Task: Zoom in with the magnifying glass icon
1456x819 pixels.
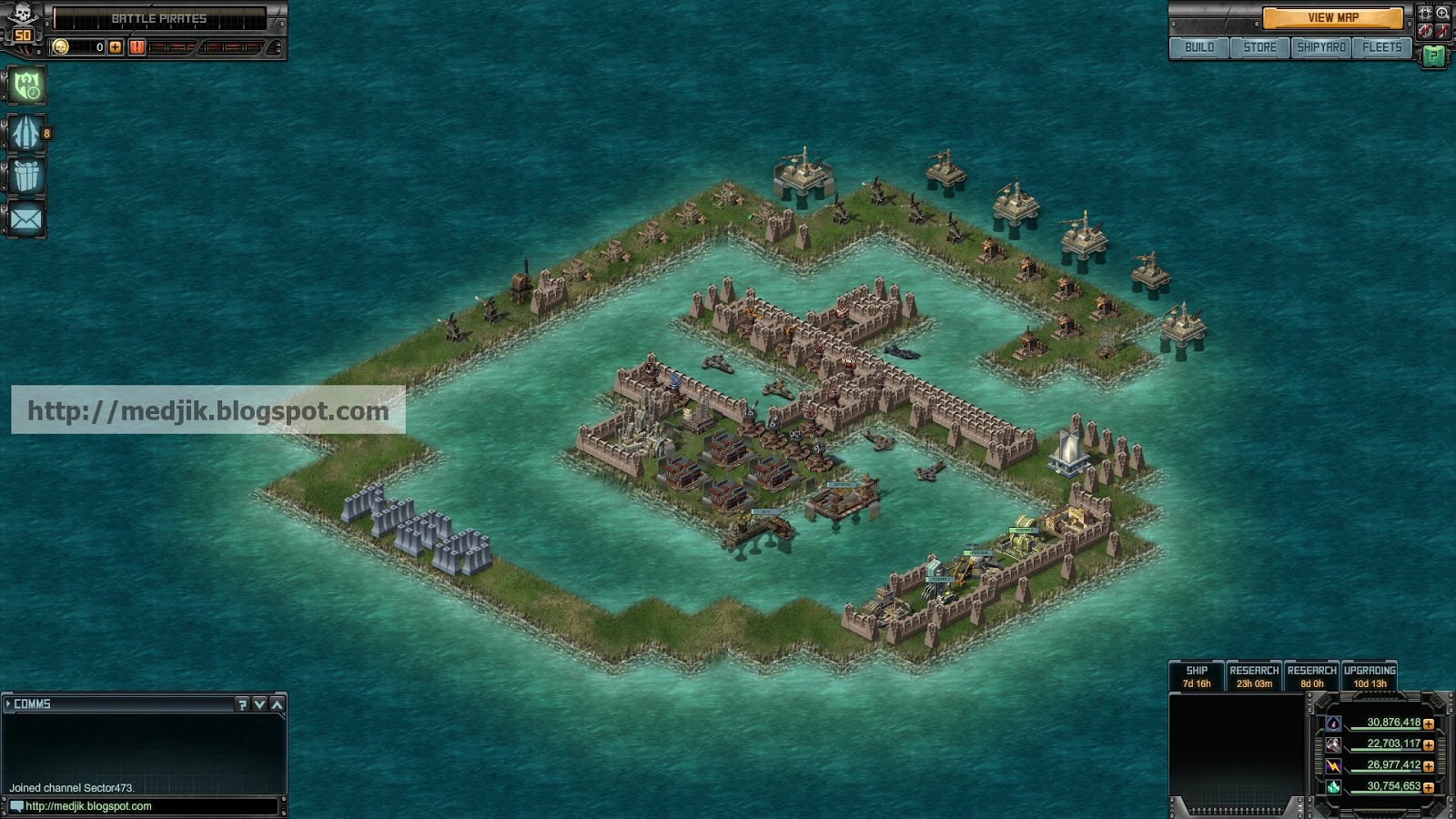Action: point(1442,14)
